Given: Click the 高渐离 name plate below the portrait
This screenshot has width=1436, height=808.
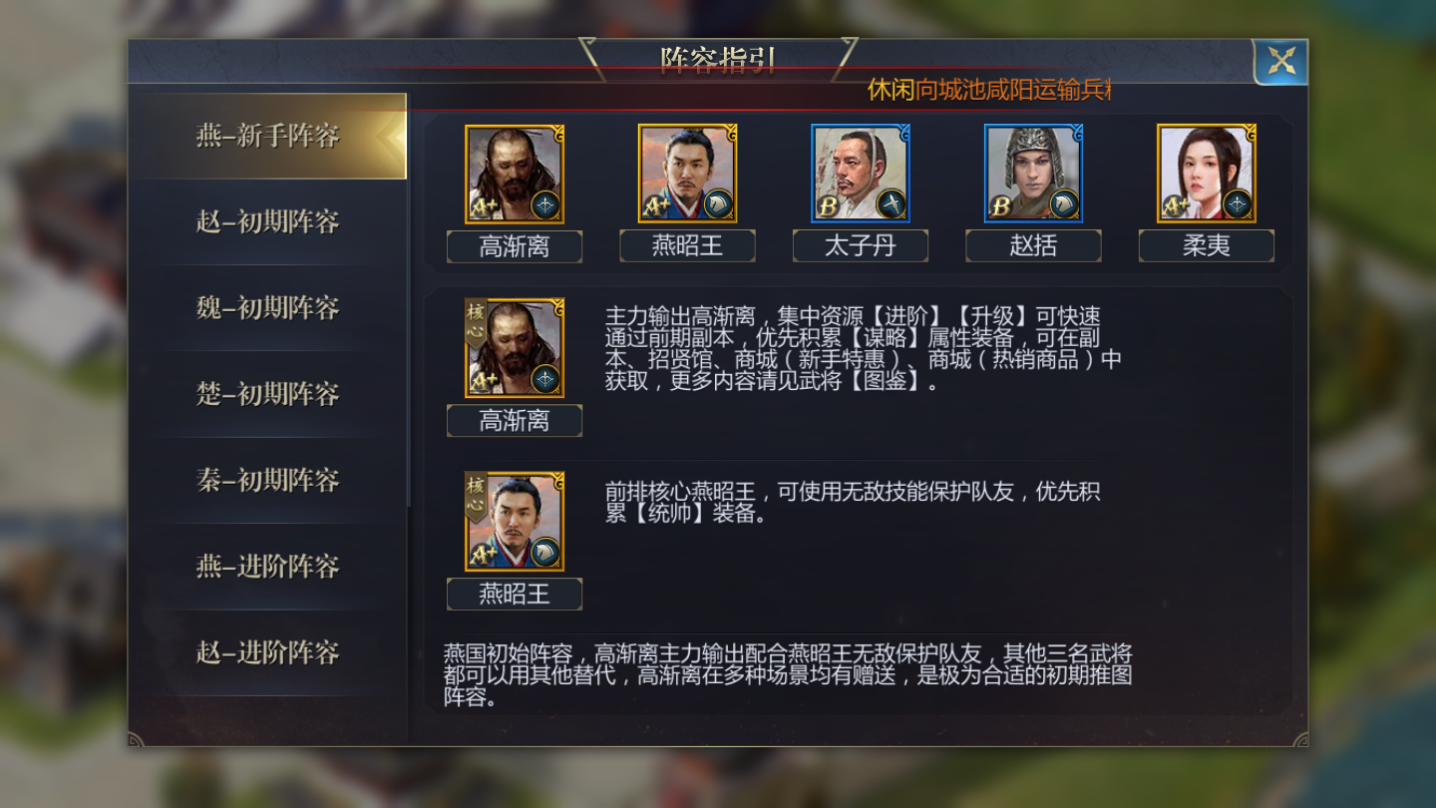Looking at the screenshot, I should tap(513, 246).
